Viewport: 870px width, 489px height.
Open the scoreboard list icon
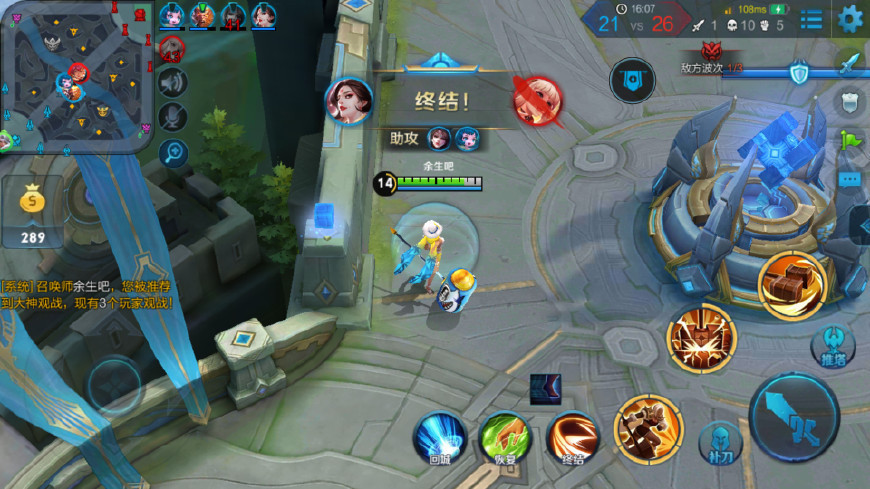811,19
